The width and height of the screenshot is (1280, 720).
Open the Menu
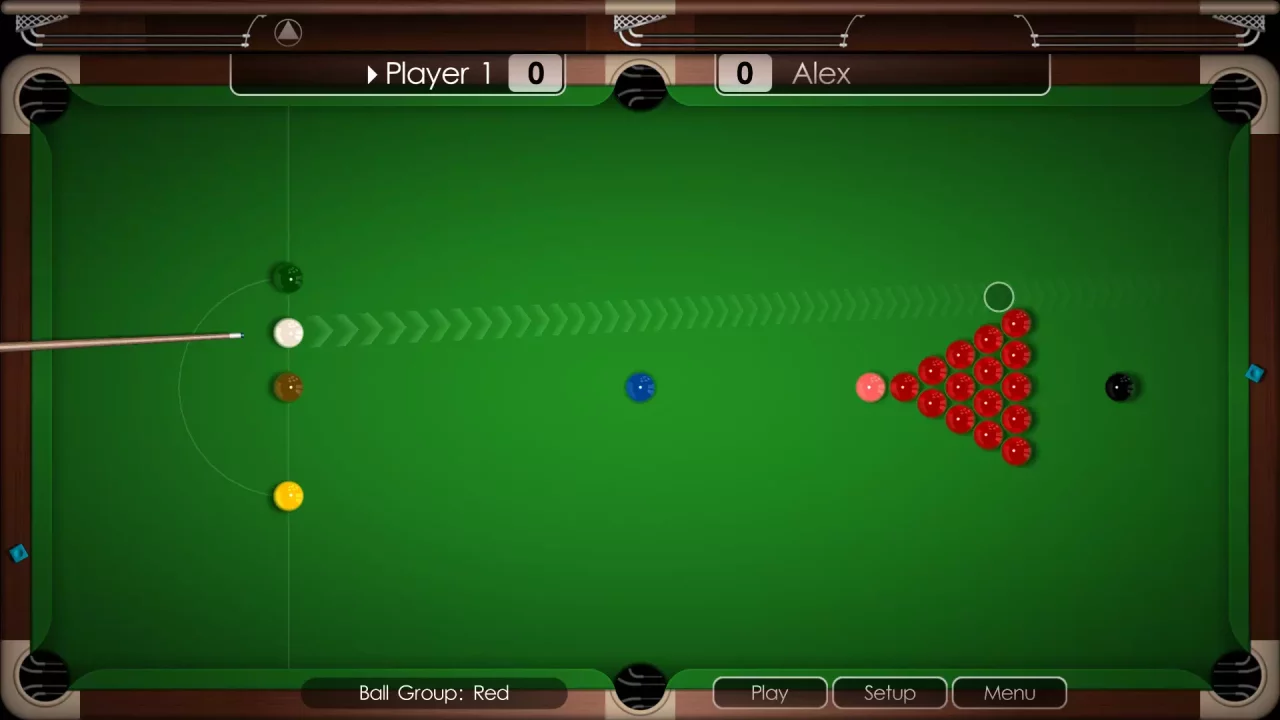[x=1009, y=692]
